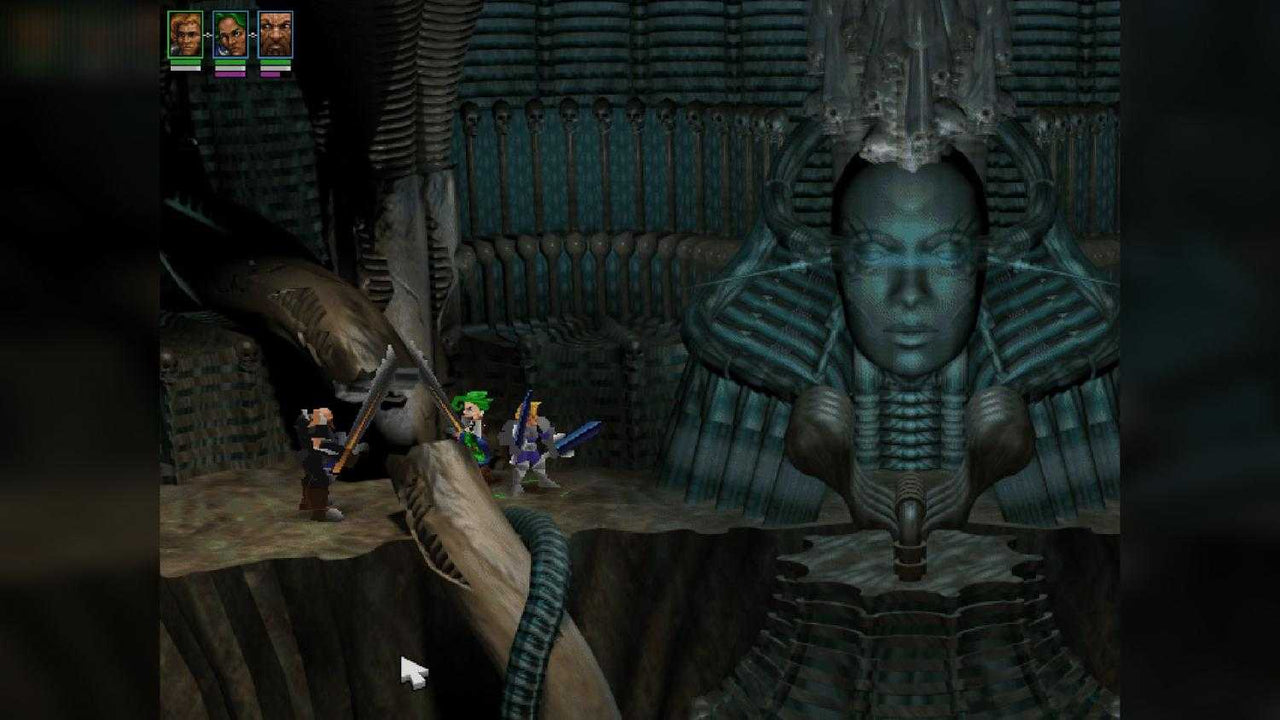
Task: Select the bearded character's portrait
Action: [x=274, y=34]
